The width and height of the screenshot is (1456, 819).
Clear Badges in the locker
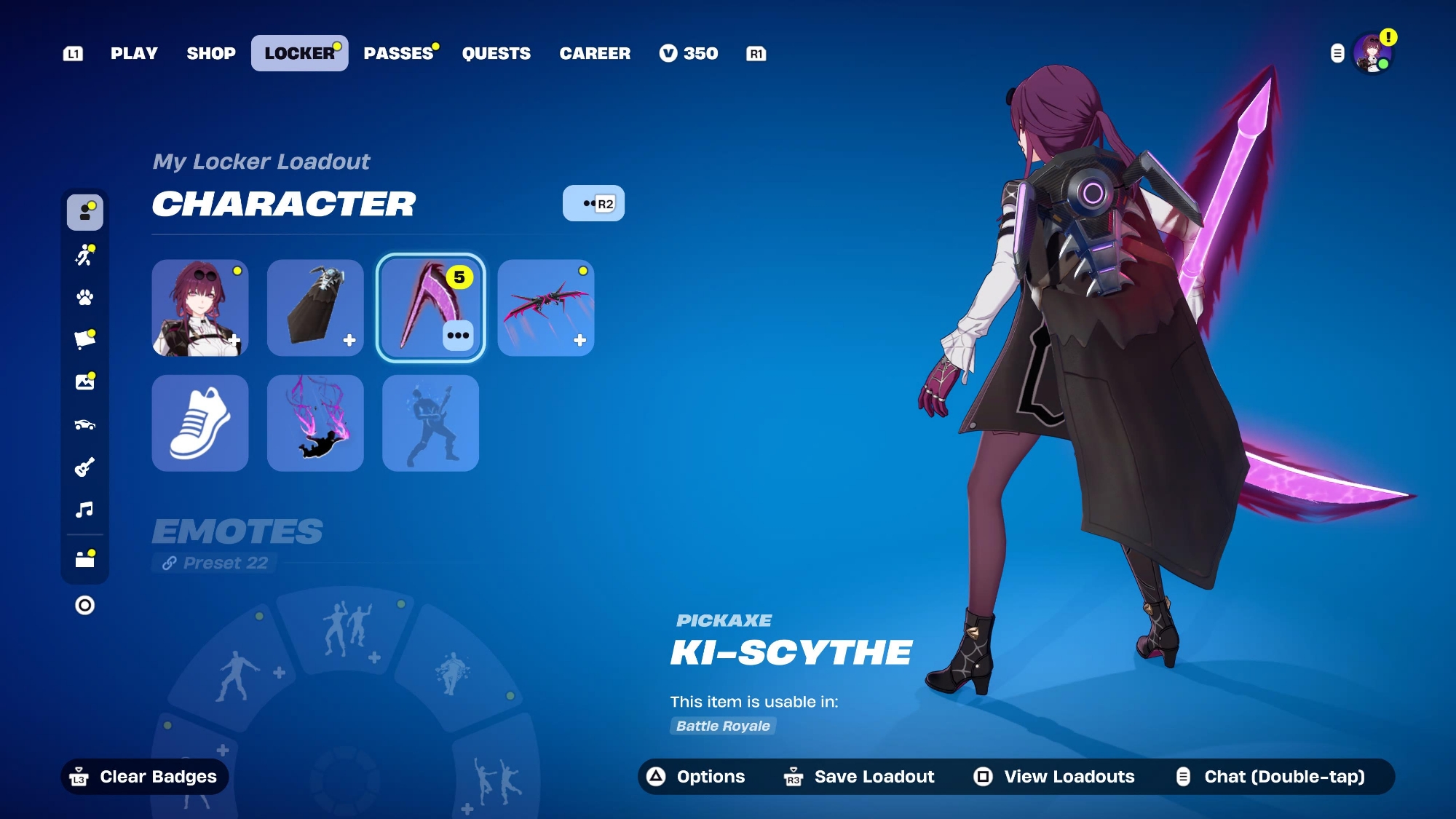coord(144,777)
